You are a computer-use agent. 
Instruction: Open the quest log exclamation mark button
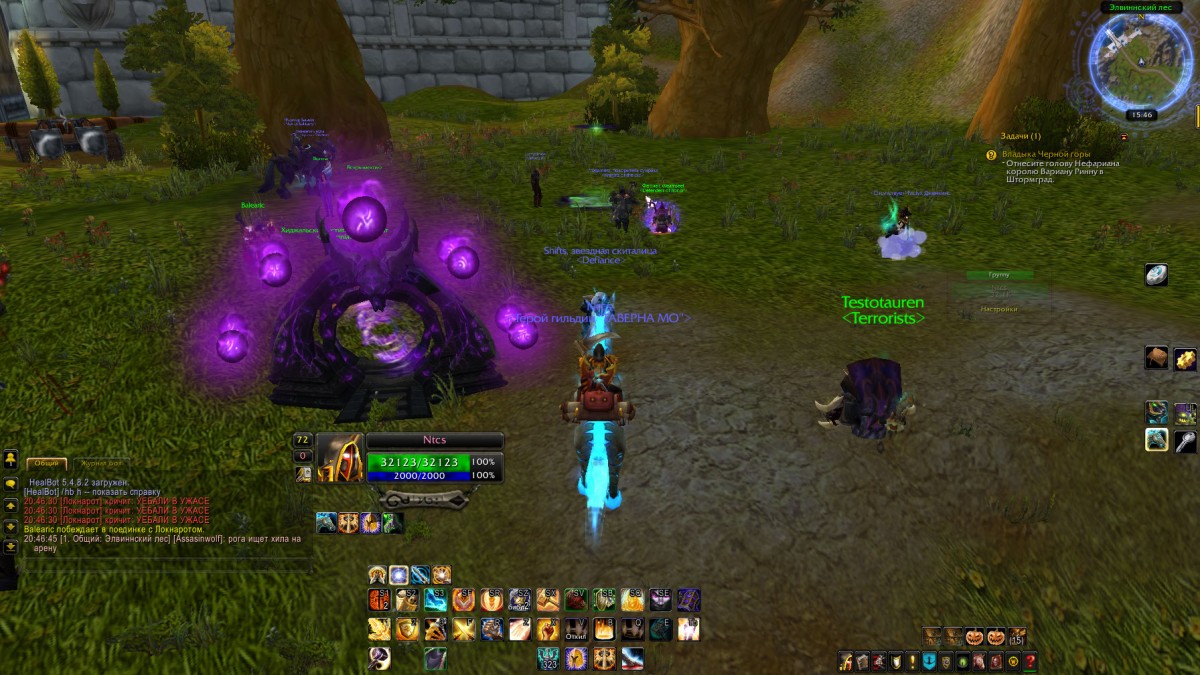913,661
